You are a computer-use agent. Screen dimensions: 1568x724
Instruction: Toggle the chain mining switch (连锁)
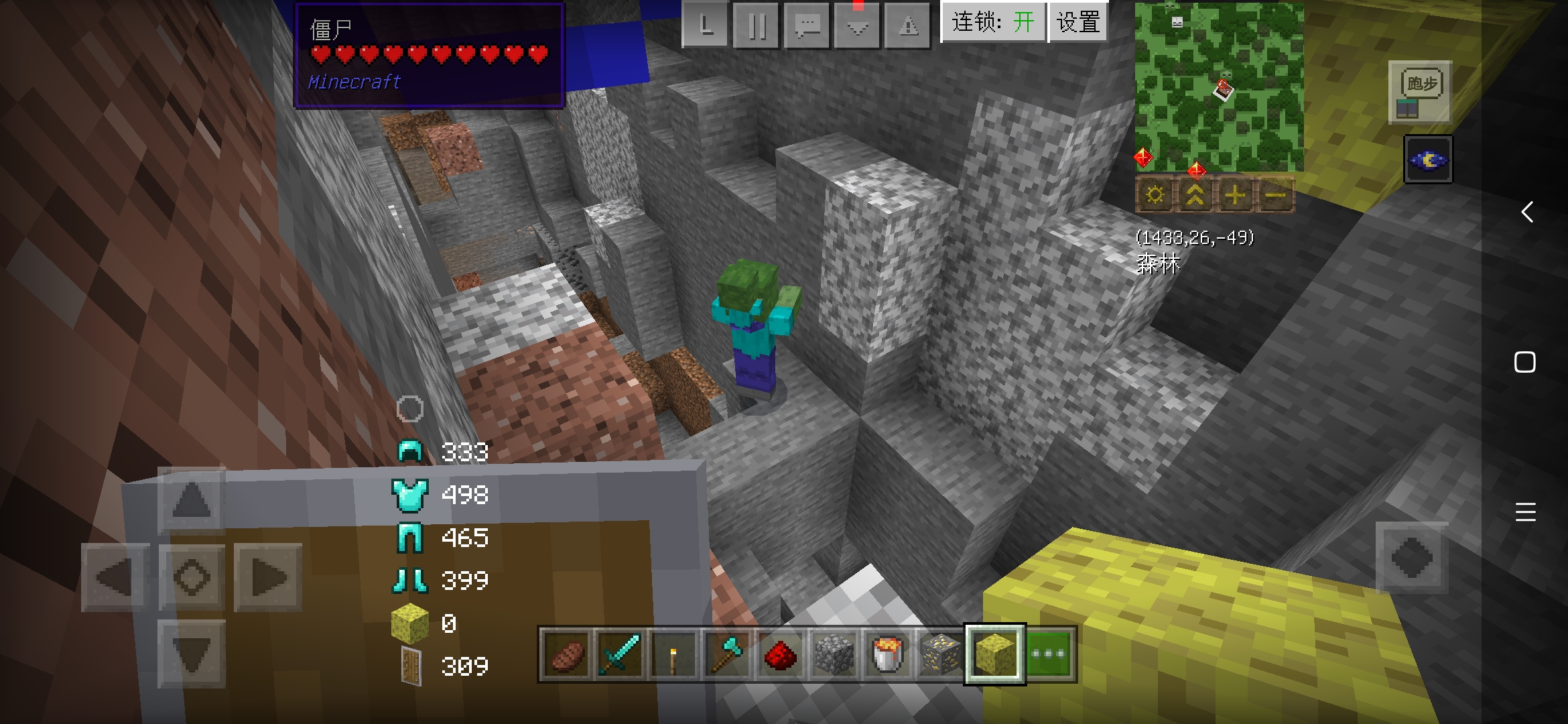(x=993, y=22)
